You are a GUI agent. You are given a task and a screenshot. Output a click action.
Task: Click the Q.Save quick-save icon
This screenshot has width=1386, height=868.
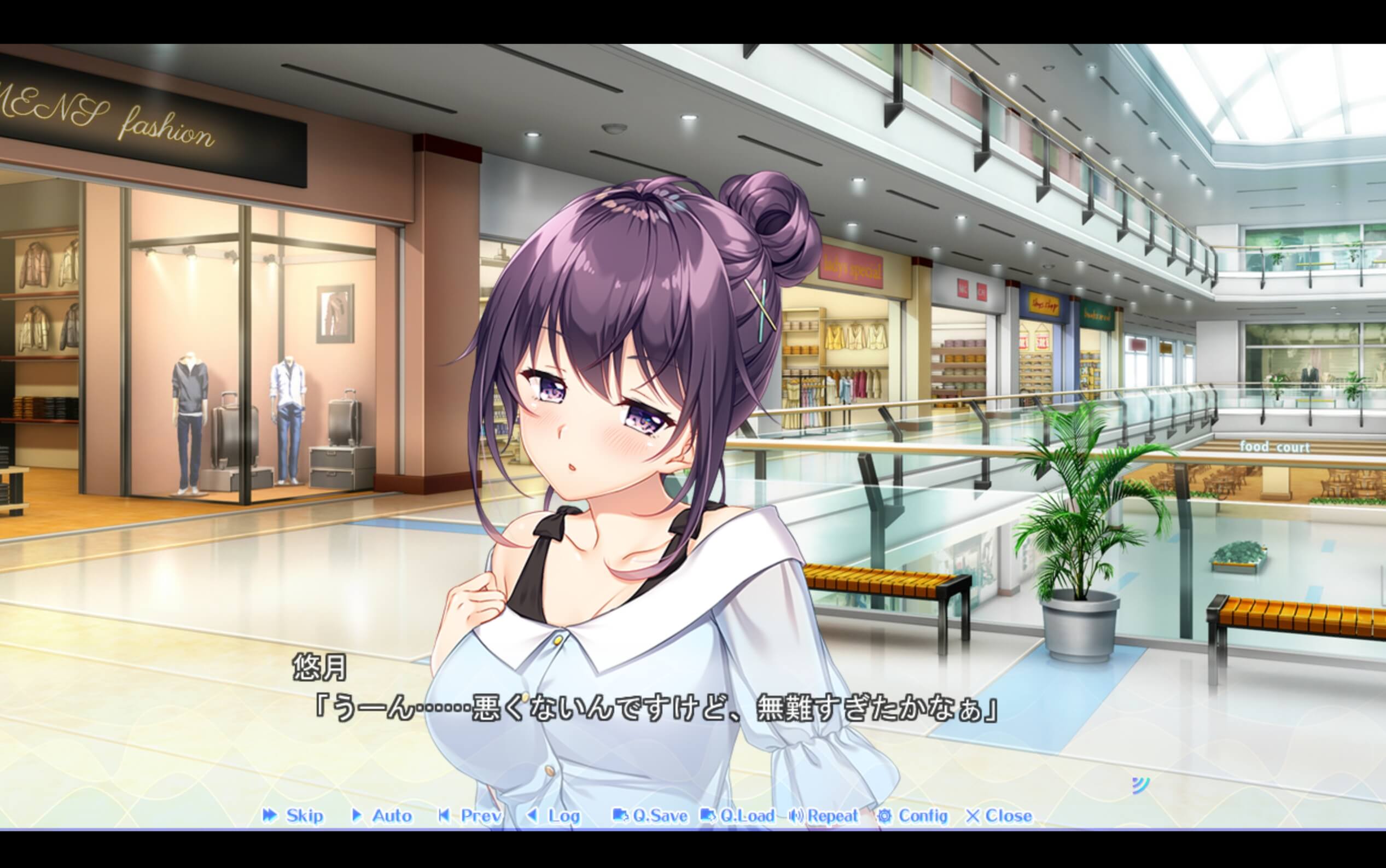click(x=621, y=817)
